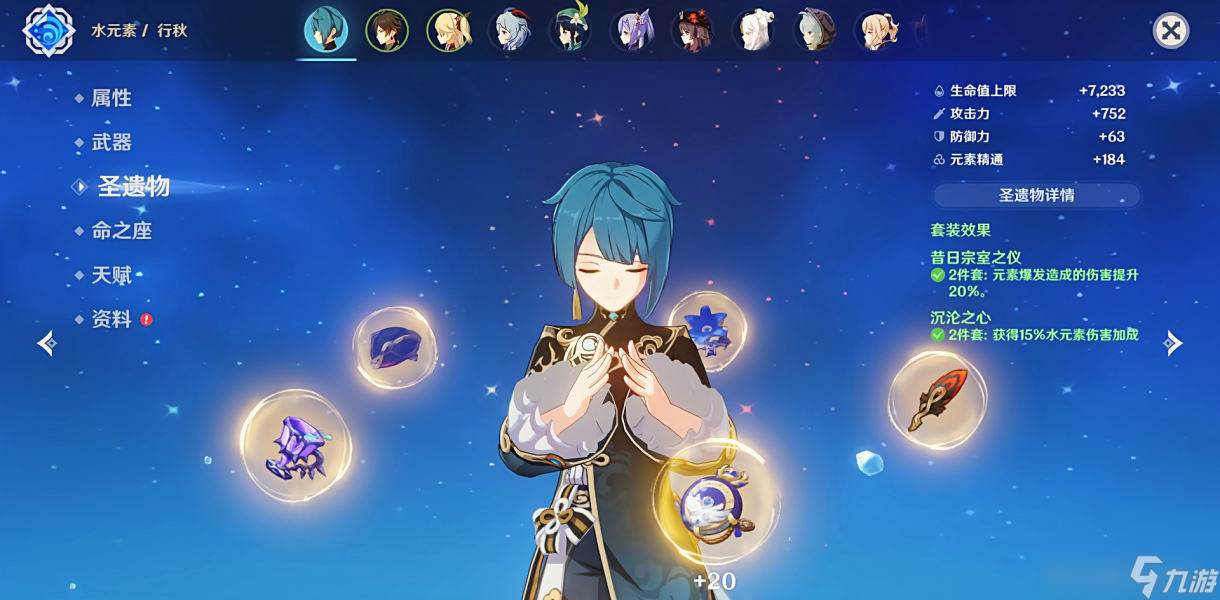Go to the next character with right arrow
This screenshot has width=1220, height=600.
(1173, 344)
